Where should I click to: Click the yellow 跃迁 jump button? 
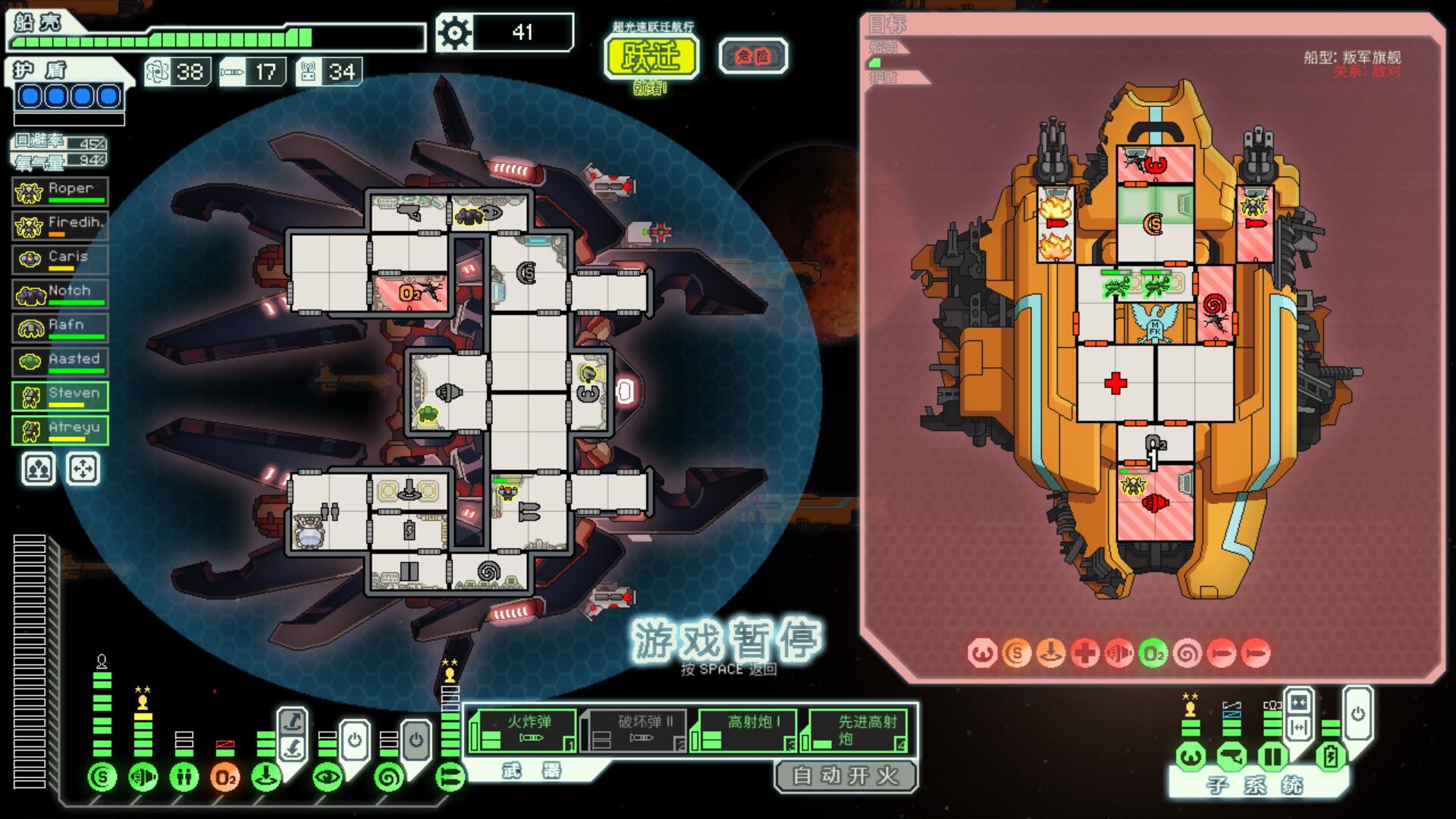tap(651, 57)
